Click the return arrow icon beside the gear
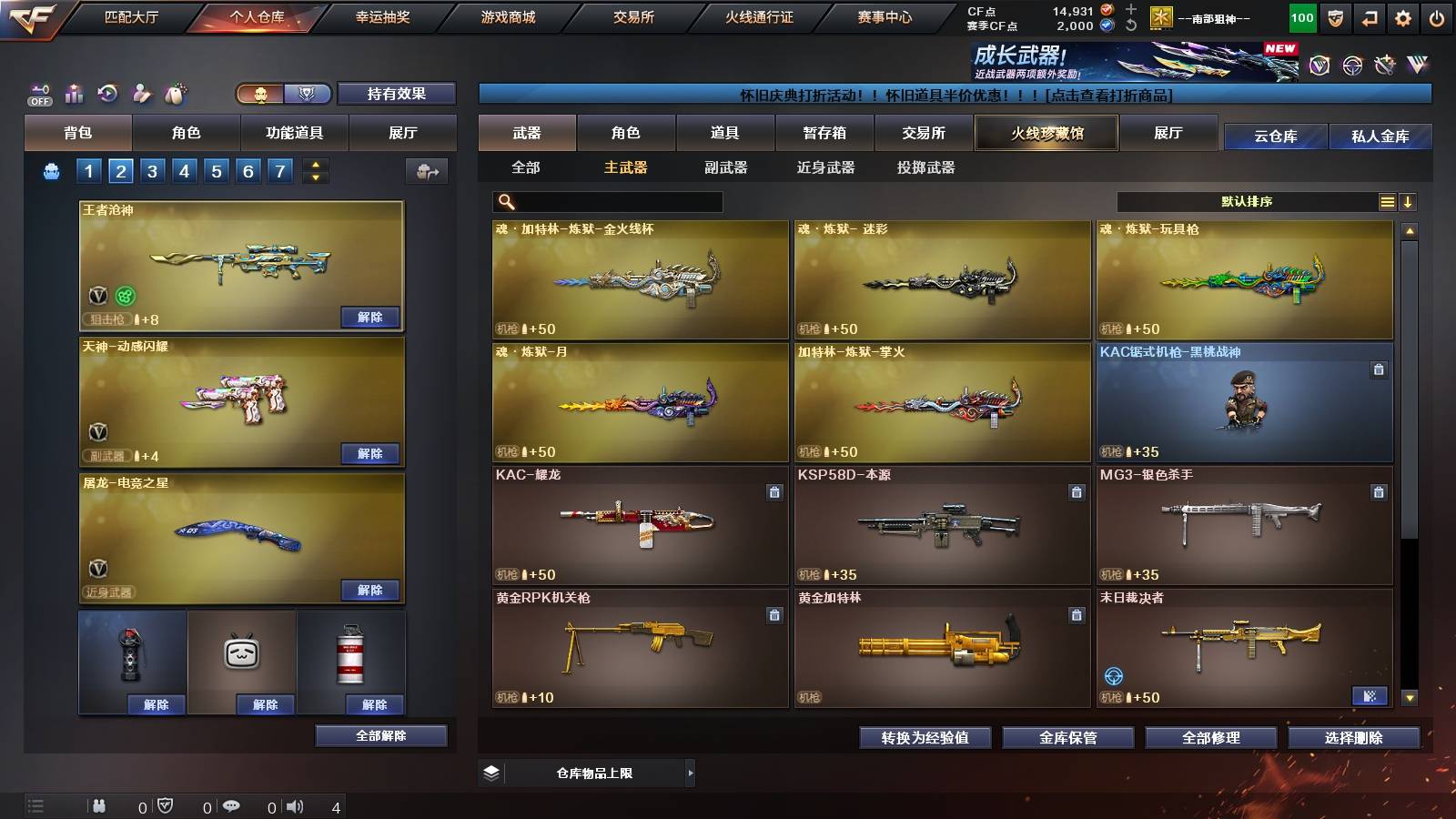The image size is (1456, 819). 1369,17
